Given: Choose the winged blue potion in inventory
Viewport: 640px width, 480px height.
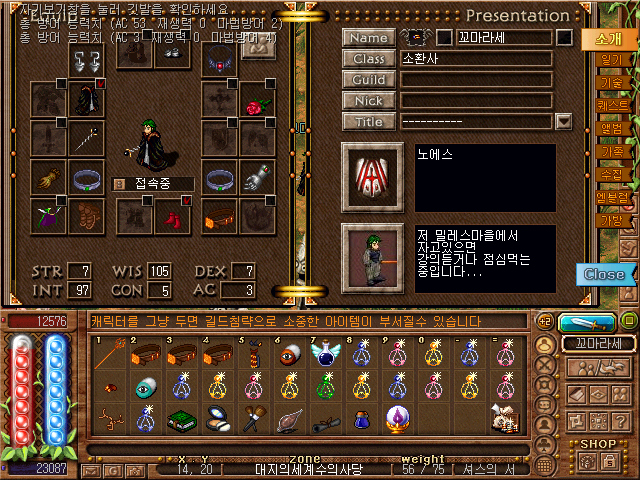Looking at the screenshot, I should click(x=326, y=356).
